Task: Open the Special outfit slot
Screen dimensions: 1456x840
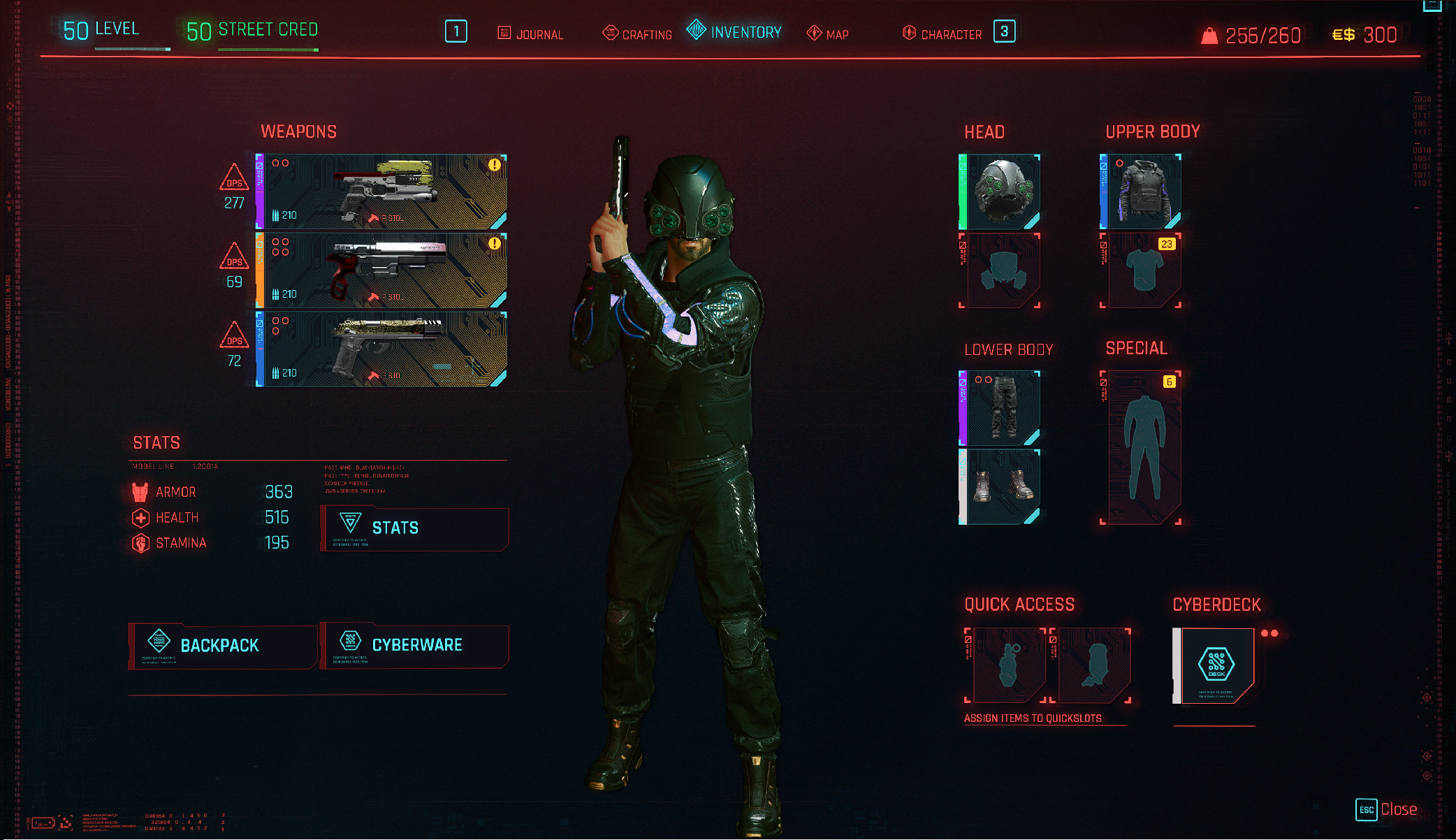Action: pyautogui.click(x=1142, y=448)
